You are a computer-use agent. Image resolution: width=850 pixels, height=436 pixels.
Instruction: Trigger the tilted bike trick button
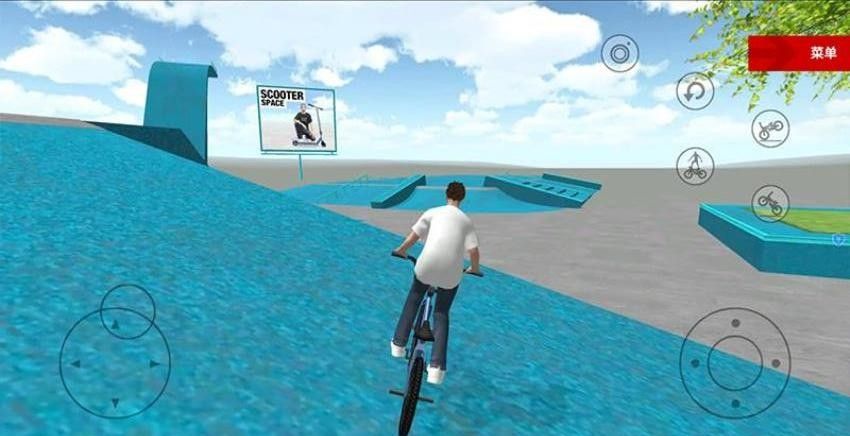click(770, 202)
